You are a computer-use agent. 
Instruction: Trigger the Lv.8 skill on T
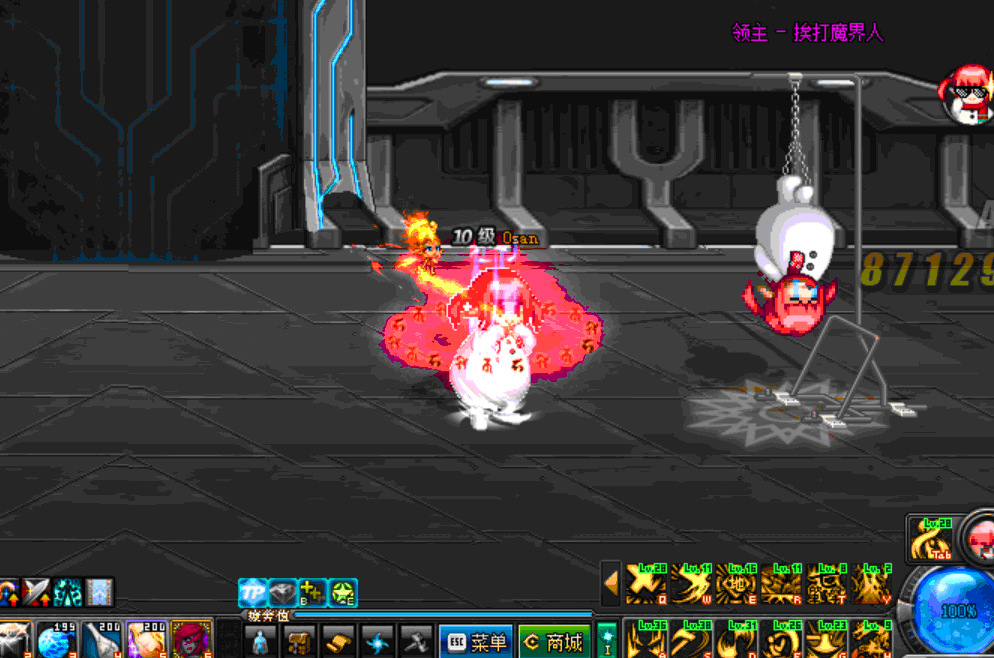(826, 584)
